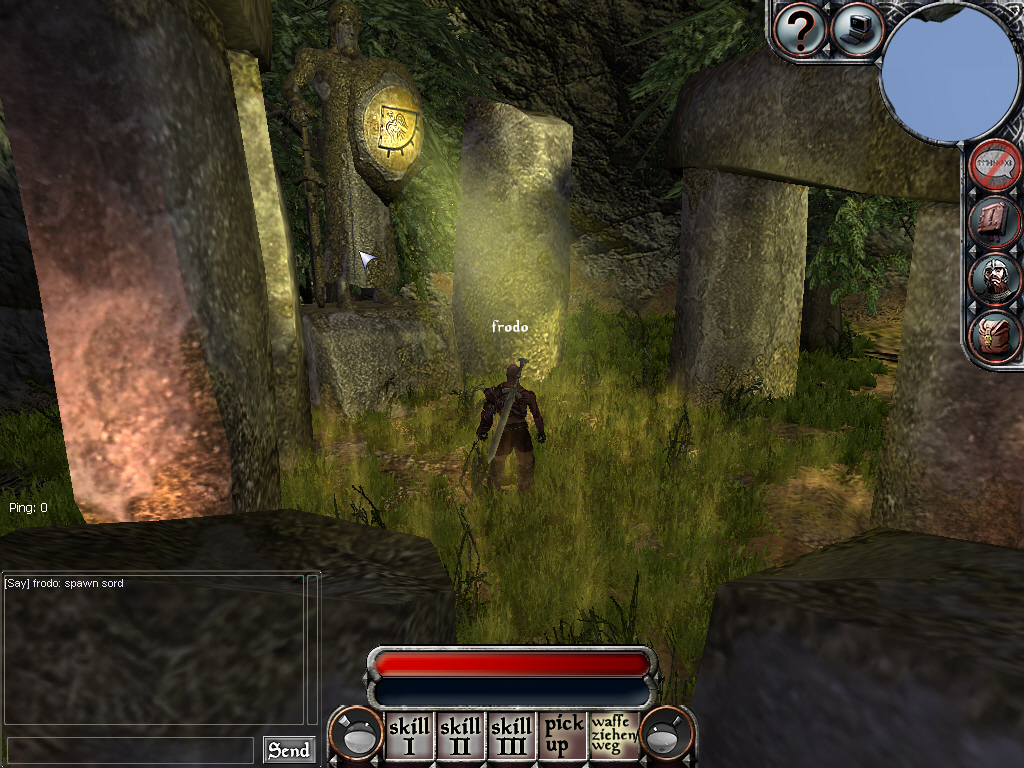
Task: Use the skill III button
Action: [x=511, y=735]
